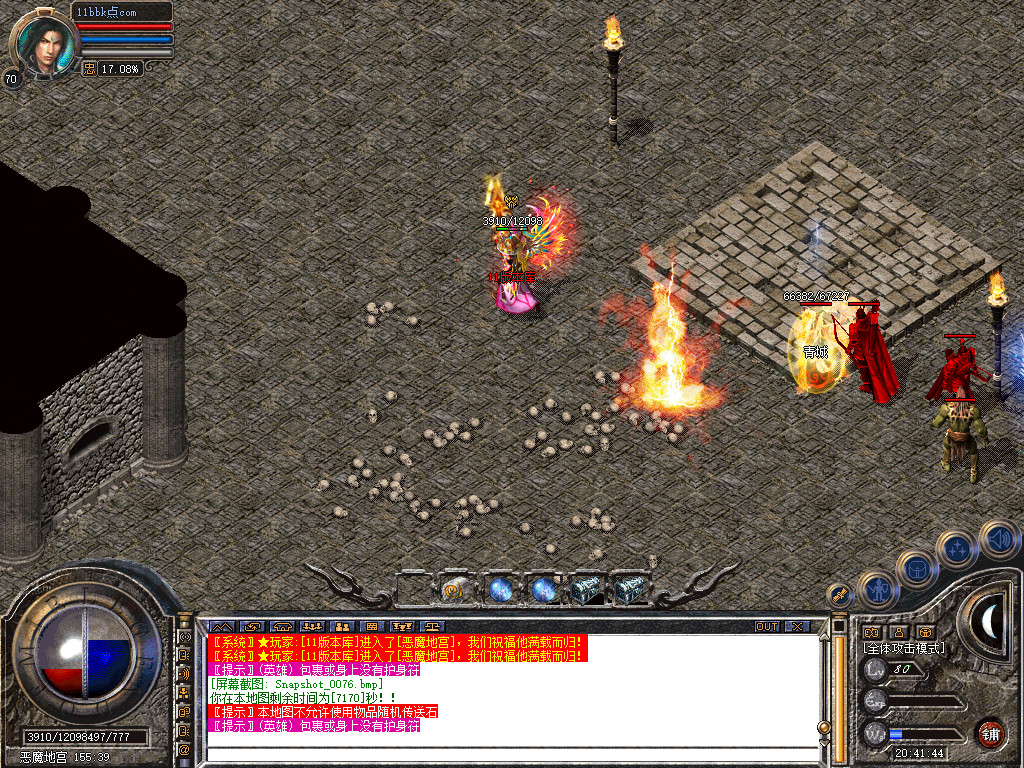Close the chat panel with X button

coord(796,627)
